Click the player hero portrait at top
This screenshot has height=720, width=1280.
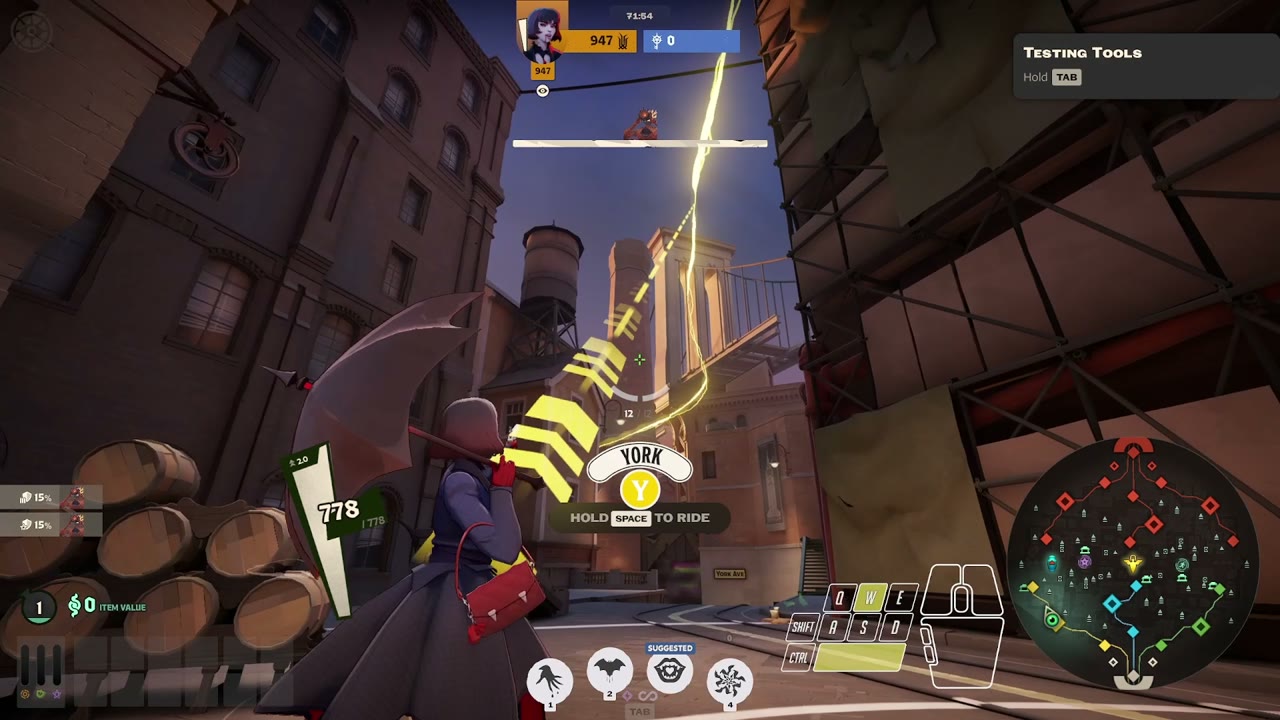click(x=542, y=30)
